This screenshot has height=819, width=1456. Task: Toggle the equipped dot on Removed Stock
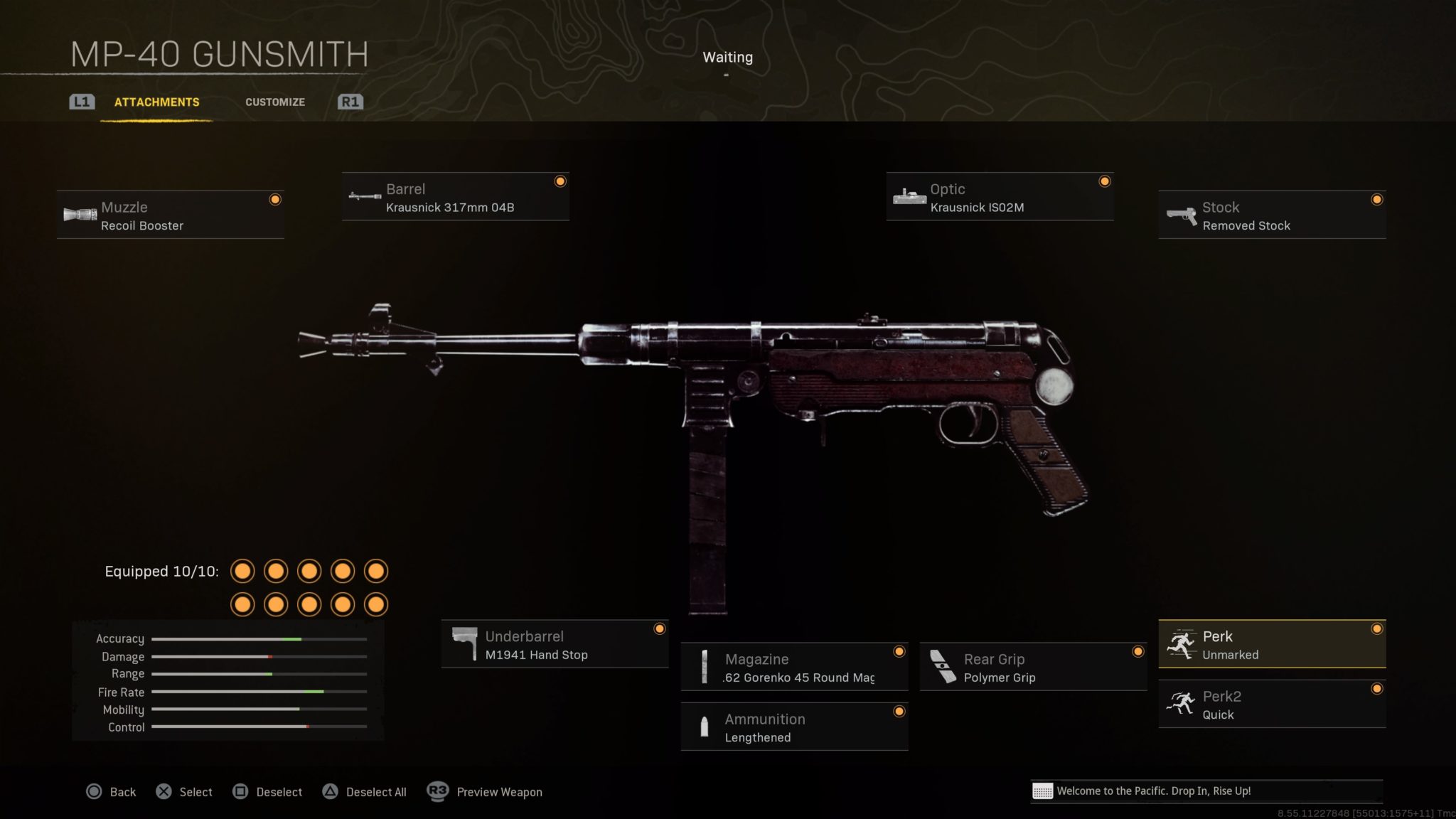(1377, 200)
